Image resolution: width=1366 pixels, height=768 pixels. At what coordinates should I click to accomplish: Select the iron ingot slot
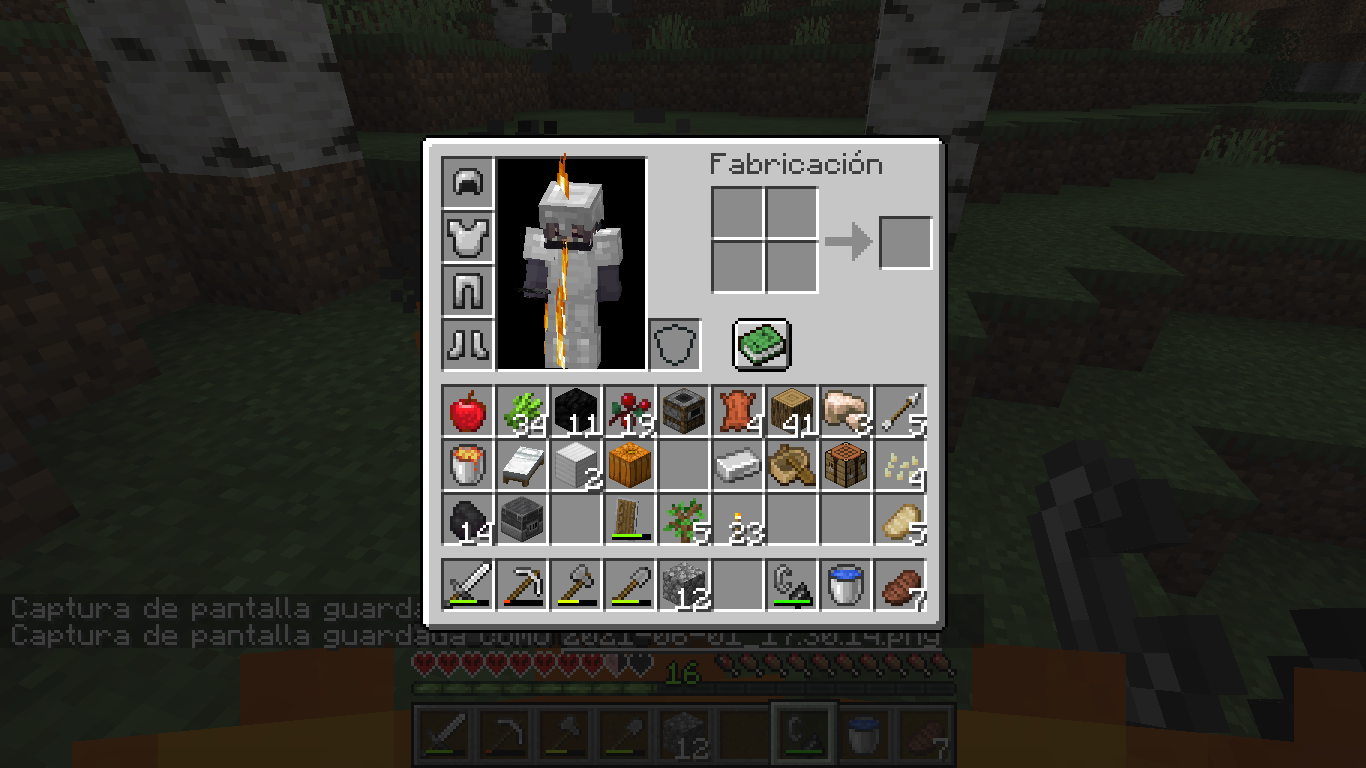click(737, 466)
